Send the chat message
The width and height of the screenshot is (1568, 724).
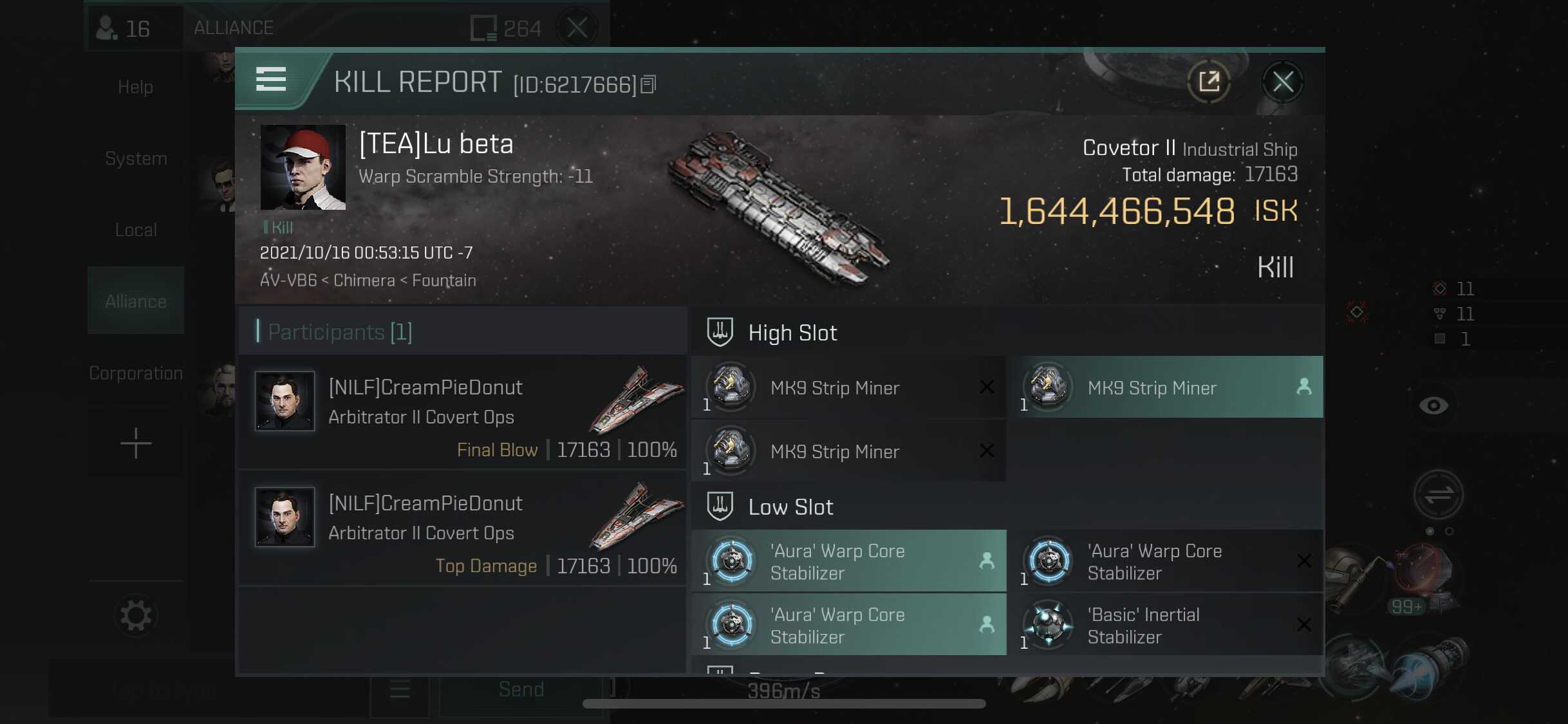click(x=521, y=690)
